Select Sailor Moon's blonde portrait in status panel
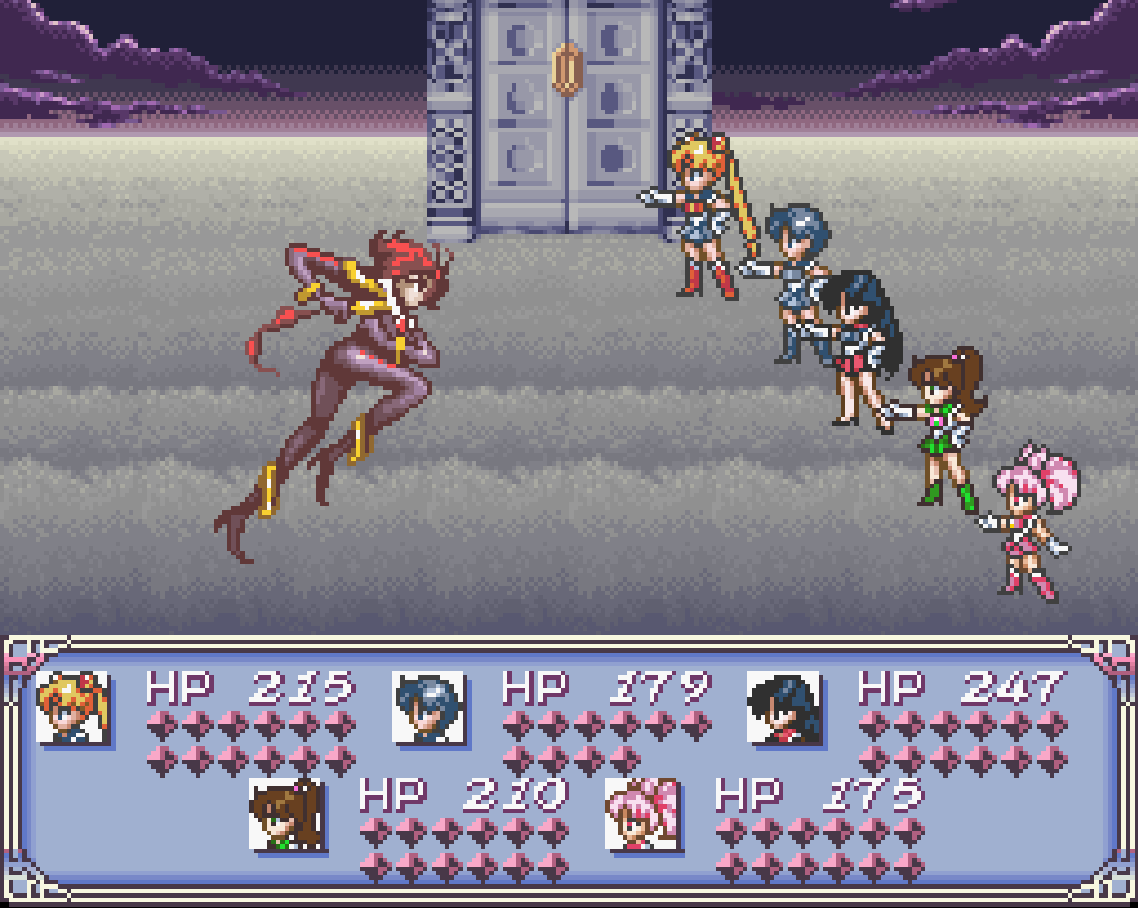The width and height of the screenshot is (1138, 908). [73, 707]
